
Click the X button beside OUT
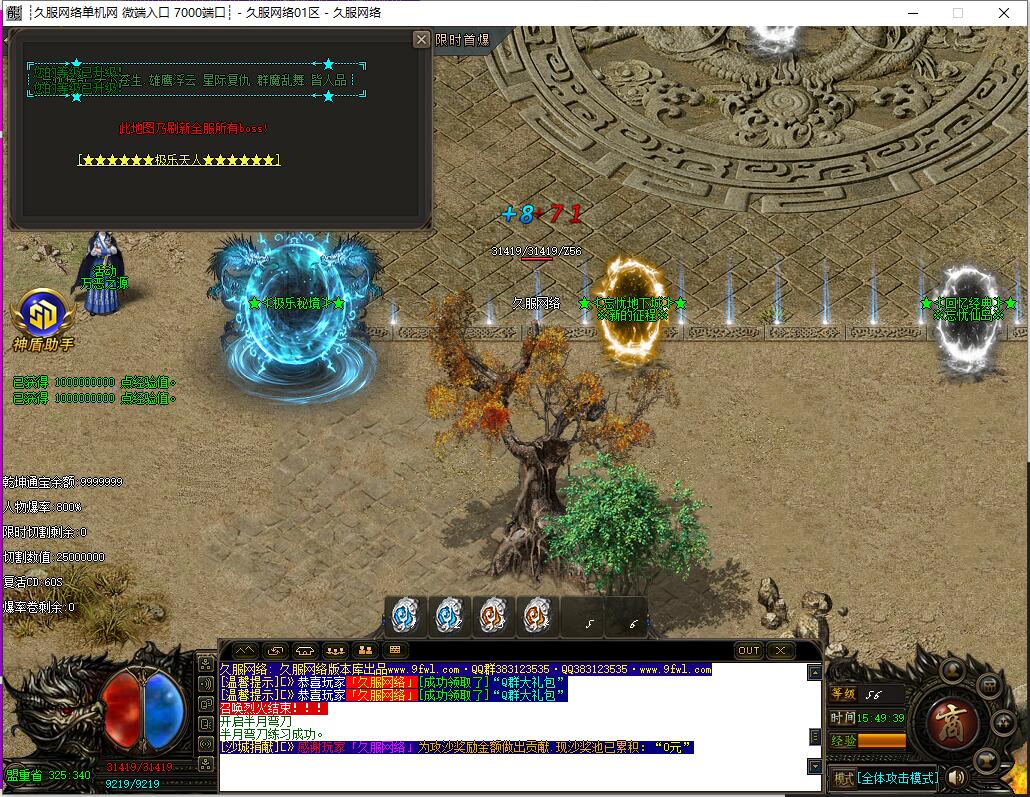(780, 650)
